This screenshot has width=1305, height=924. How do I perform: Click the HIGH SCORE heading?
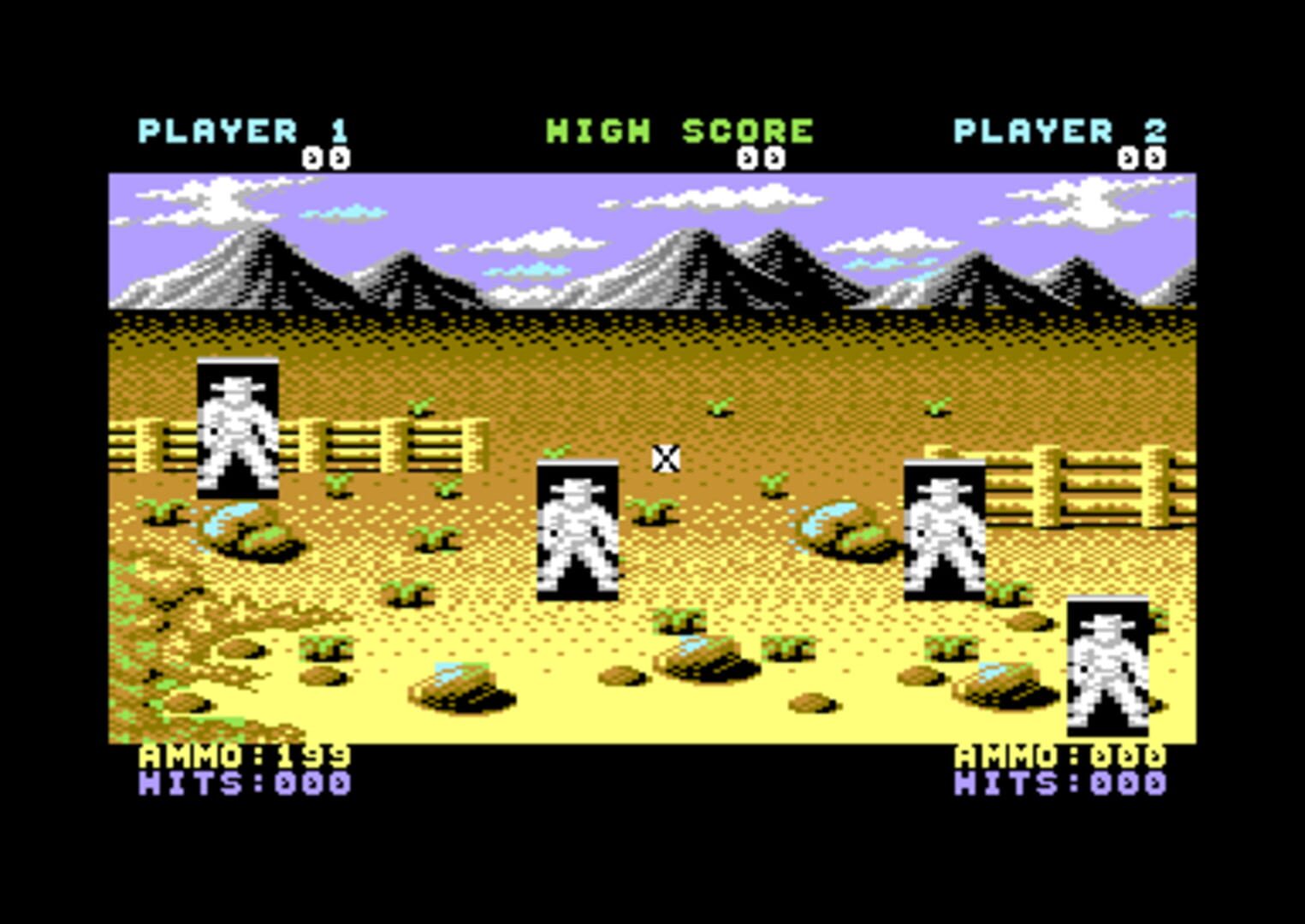pos(679,130)
